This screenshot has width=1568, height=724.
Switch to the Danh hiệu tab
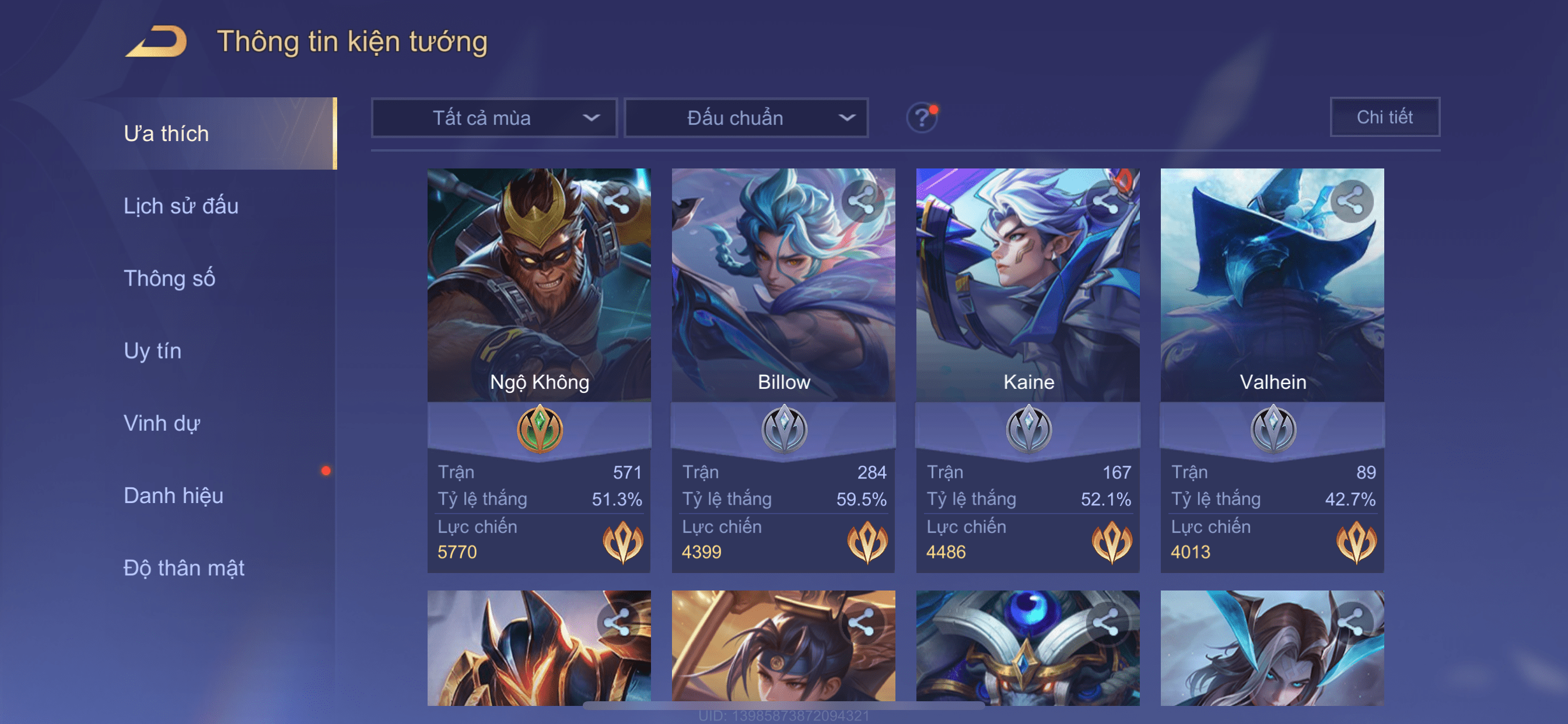click(x=173, y=496)
